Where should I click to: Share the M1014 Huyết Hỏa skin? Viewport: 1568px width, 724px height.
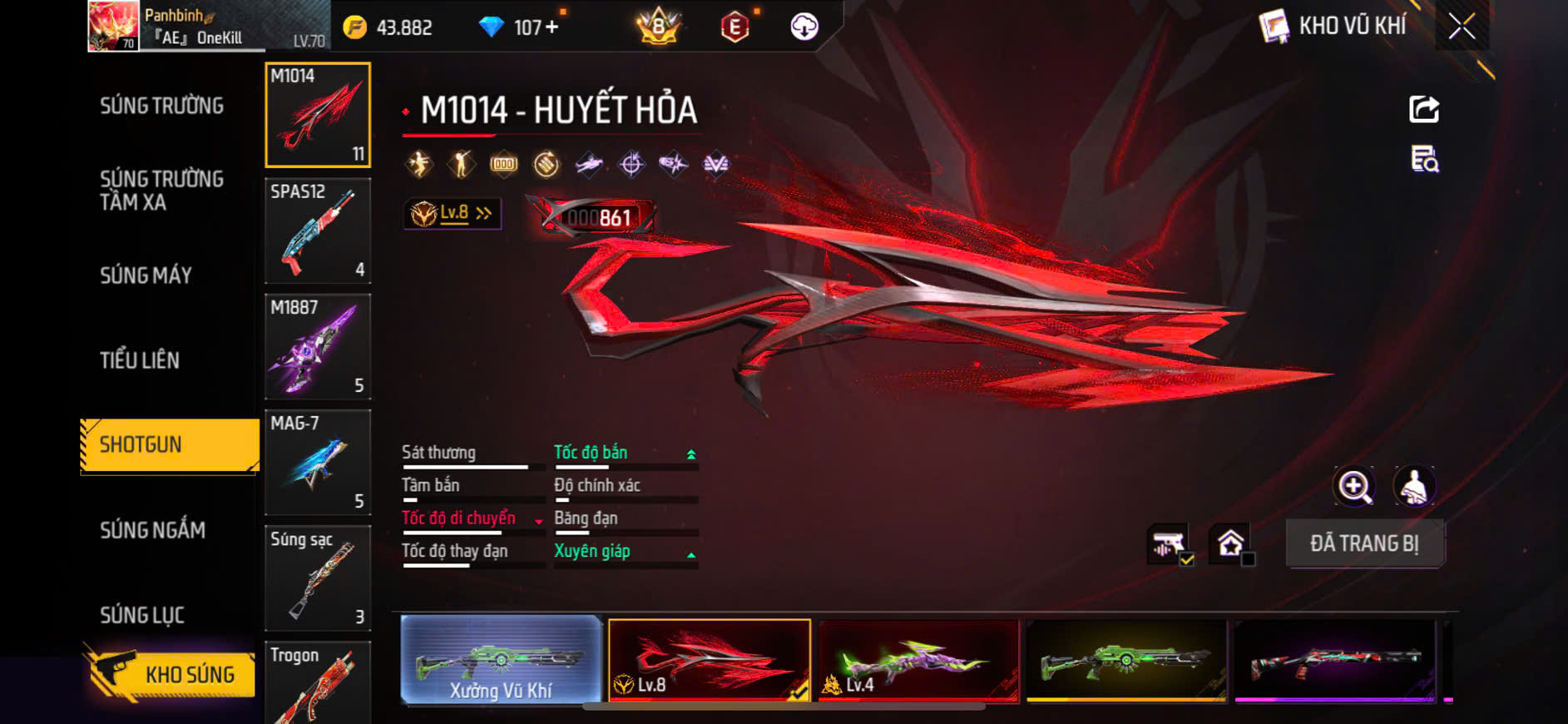1423,109
